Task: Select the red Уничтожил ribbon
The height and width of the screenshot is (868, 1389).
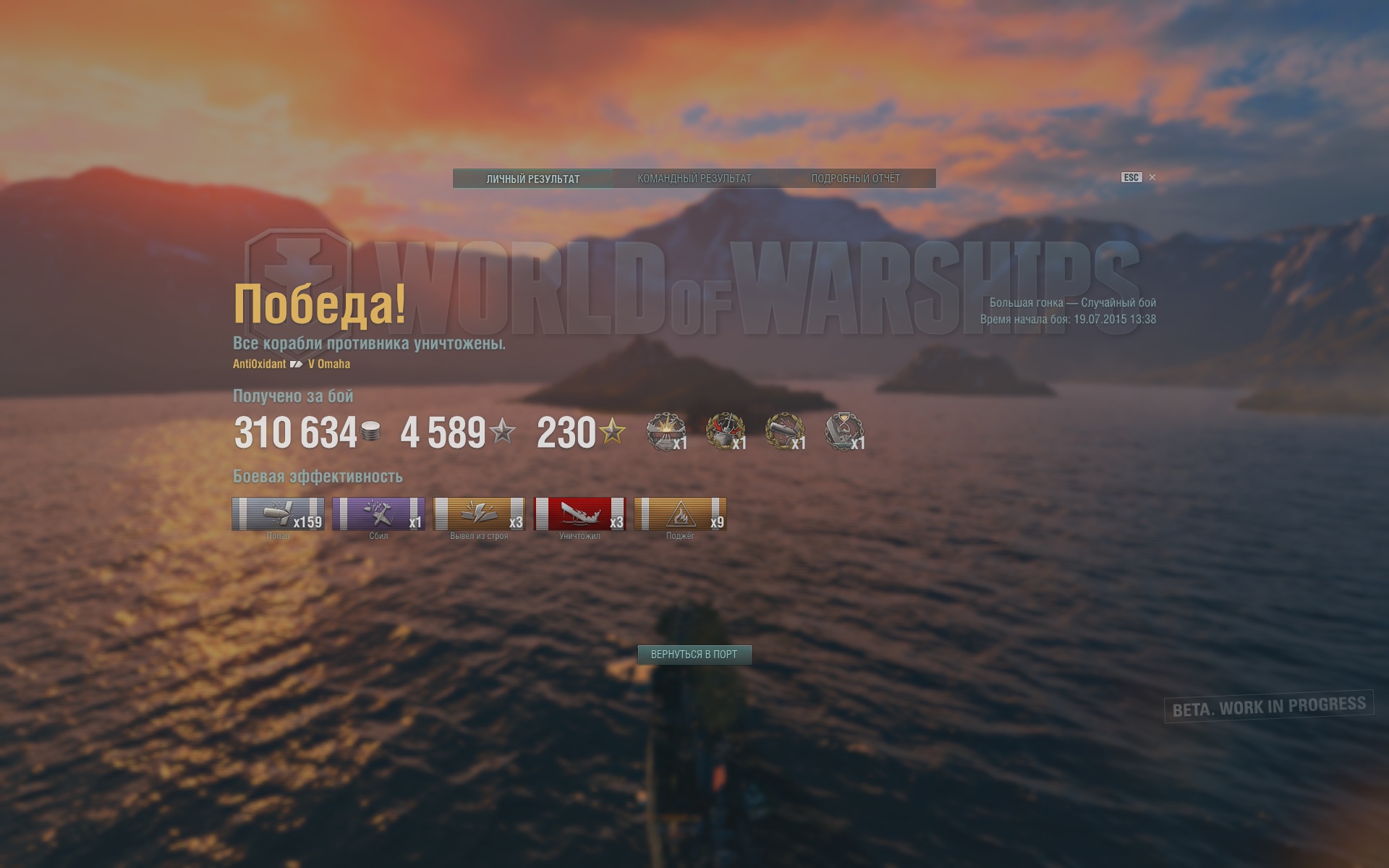Action: pyautogui.click(x=579, y=514)
